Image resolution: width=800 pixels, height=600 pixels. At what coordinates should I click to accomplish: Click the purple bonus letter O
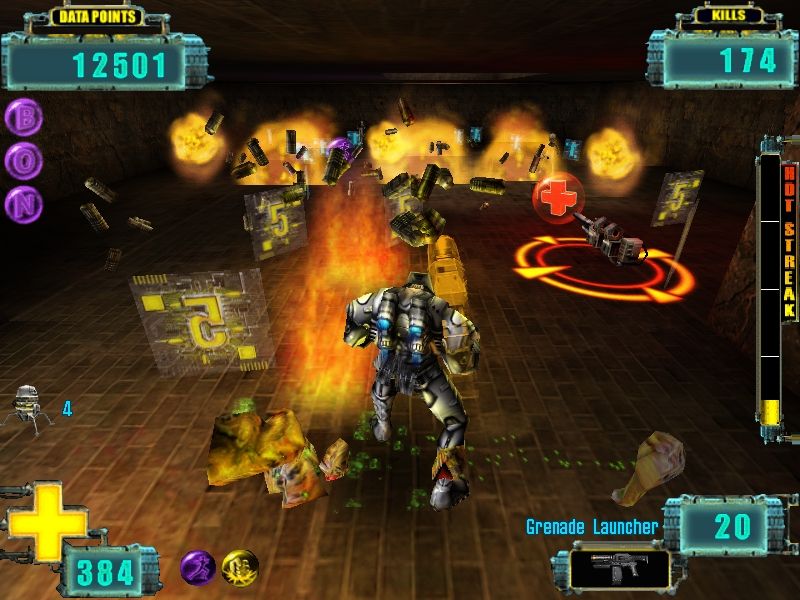coord(24,161)
